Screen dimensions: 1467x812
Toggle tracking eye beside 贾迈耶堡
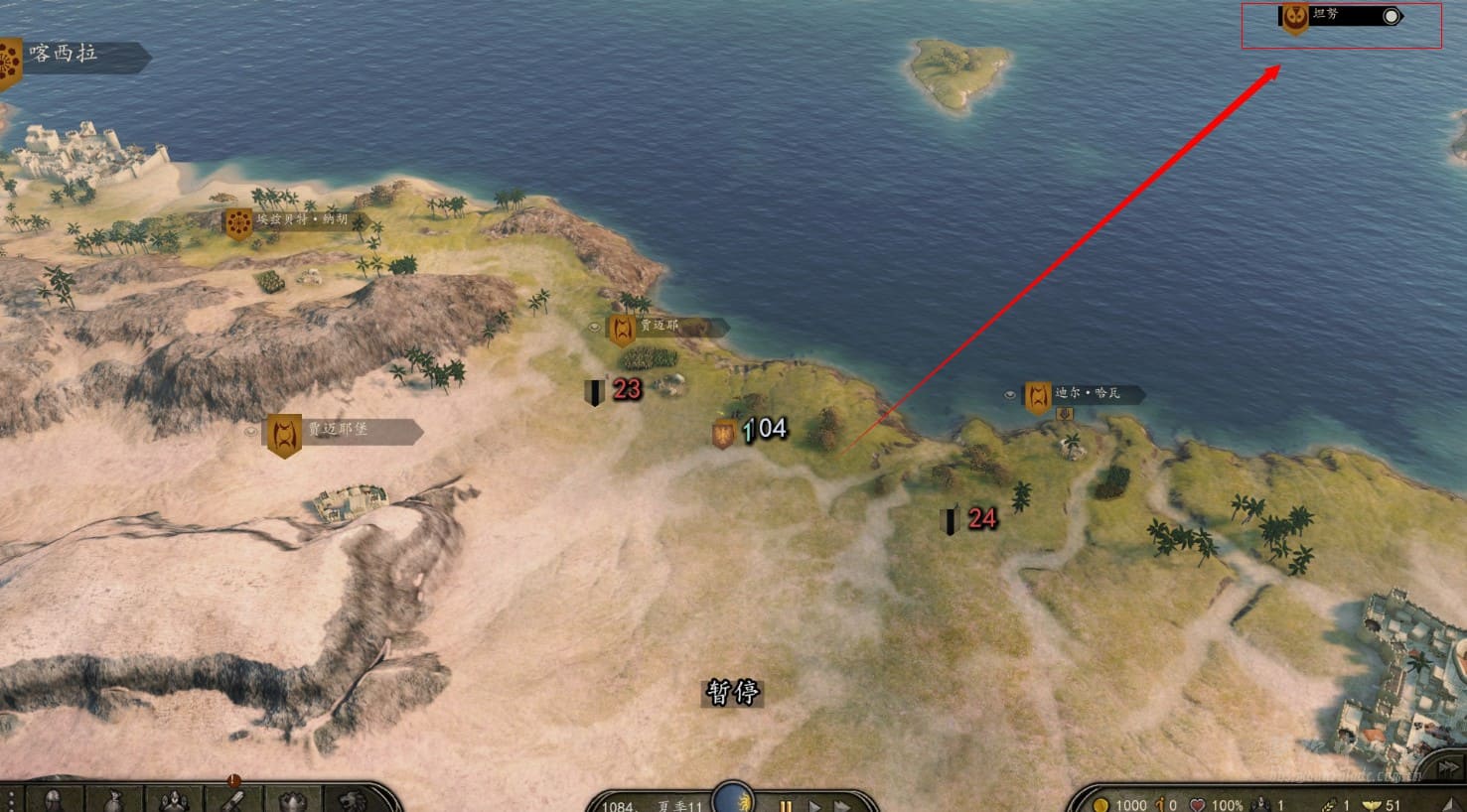pos(251,432)
